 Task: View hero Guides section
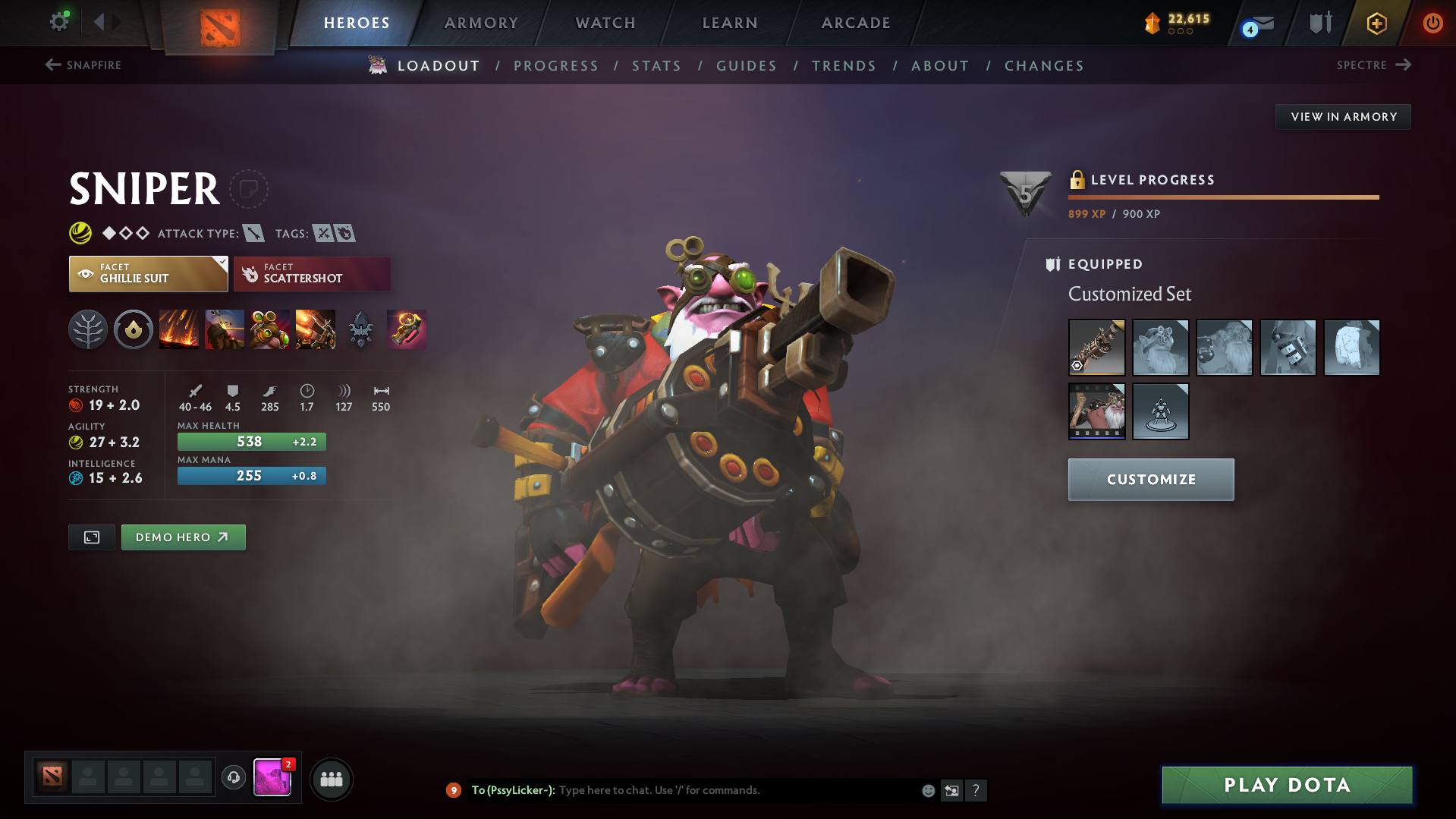pyautogui.click(x=747, y=66)
